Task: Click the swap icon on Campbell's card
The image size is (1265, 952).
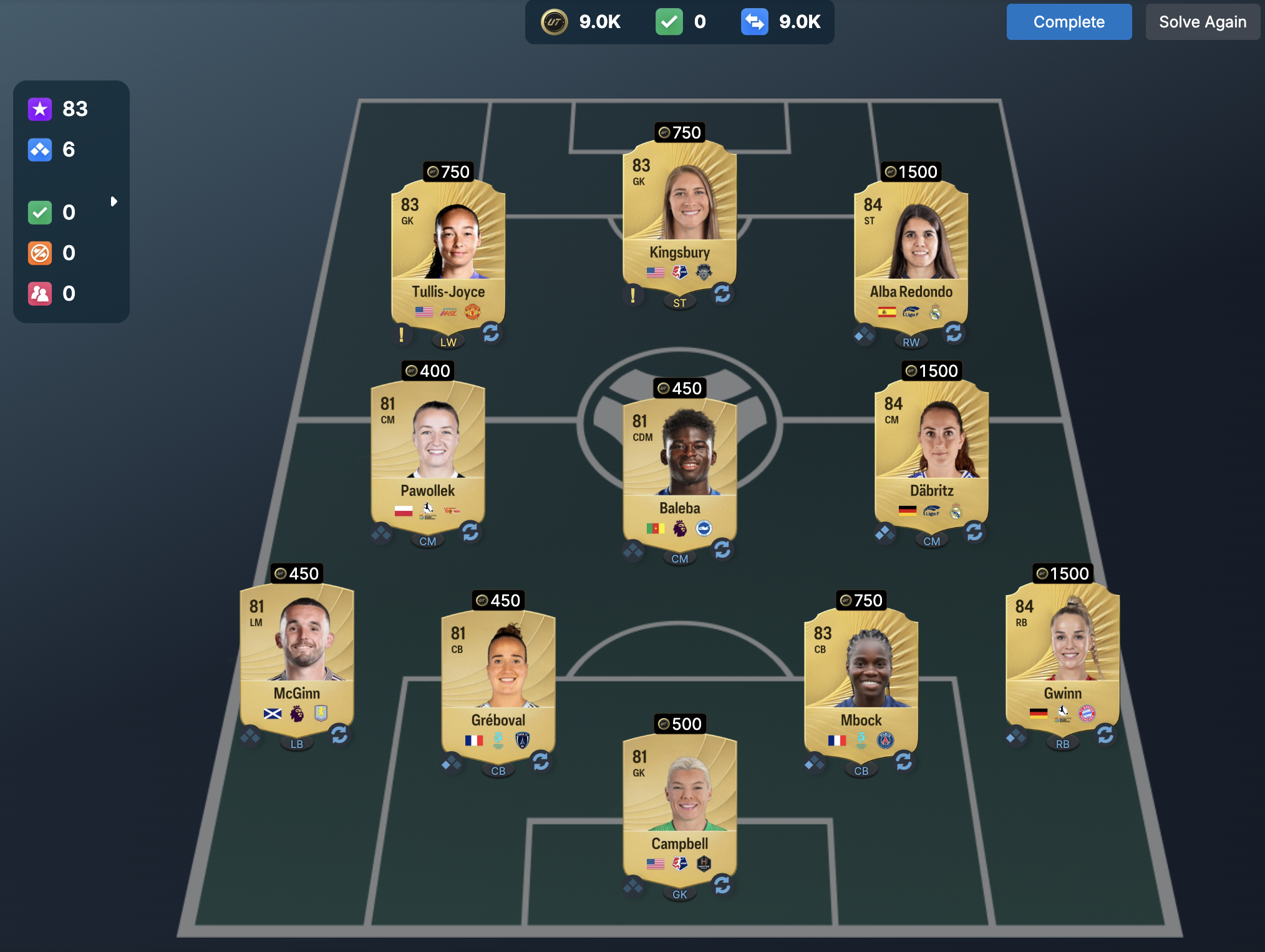Action: tap(722, 885)
